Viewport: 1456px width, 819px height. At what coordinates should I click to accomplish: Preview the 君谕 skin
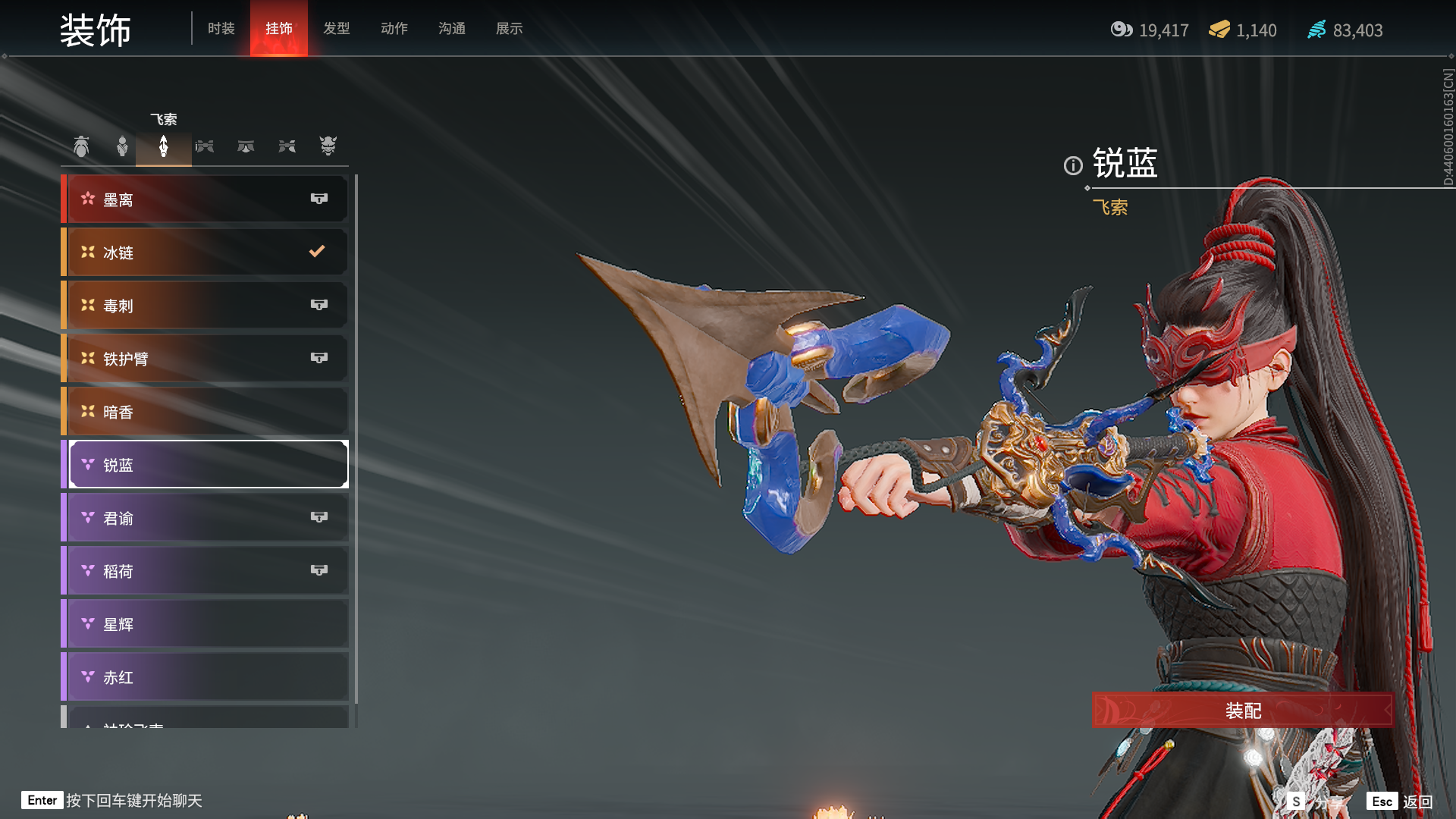point(206,518)
